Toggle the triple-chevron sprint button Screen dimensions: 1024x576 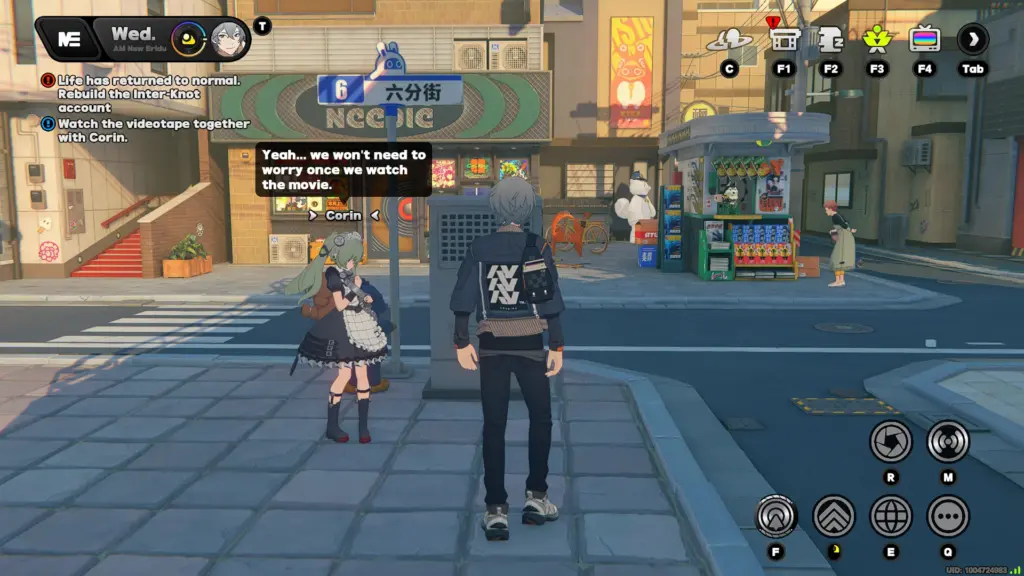point(833,516)
